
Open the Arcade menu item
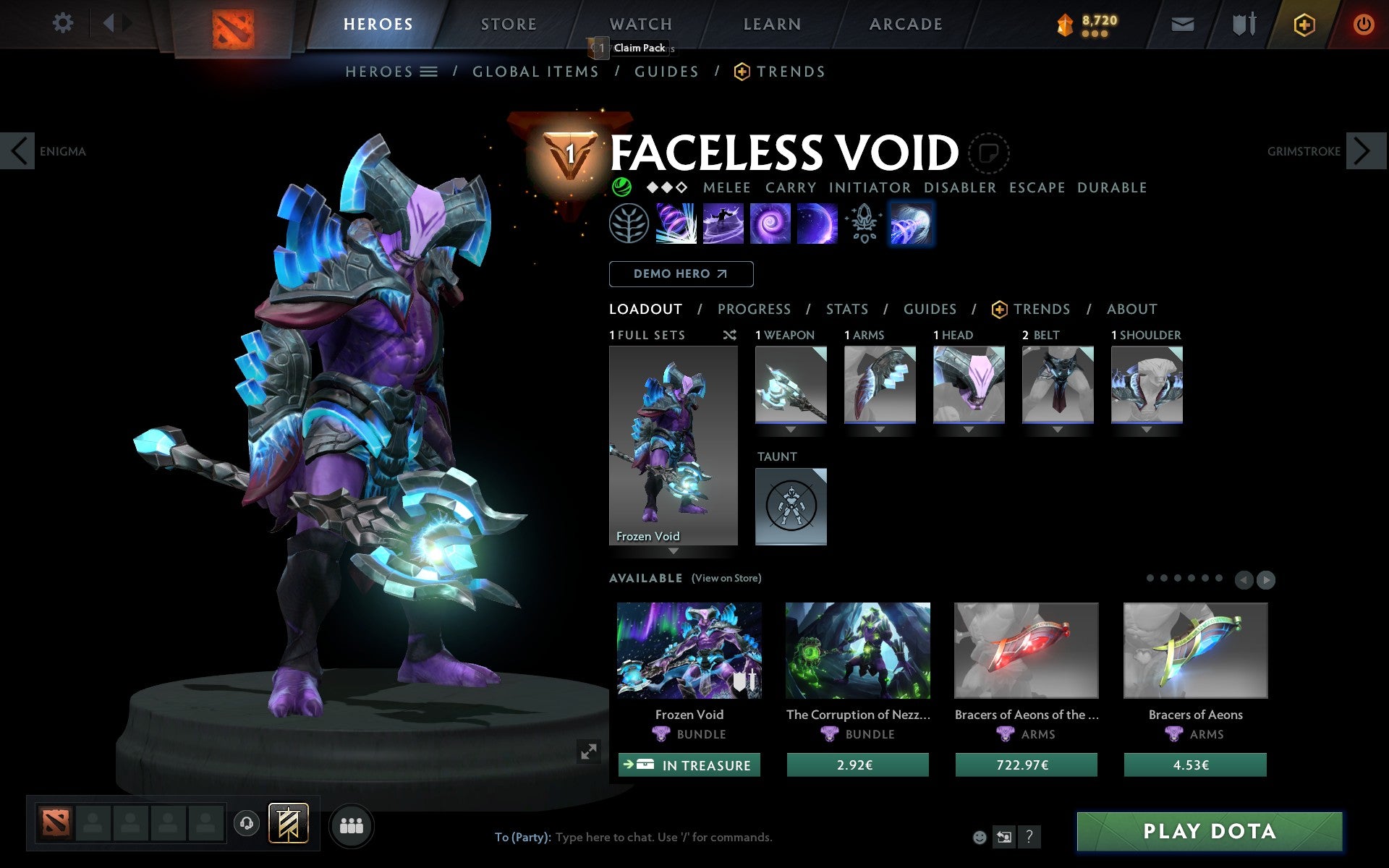[905, 23]
